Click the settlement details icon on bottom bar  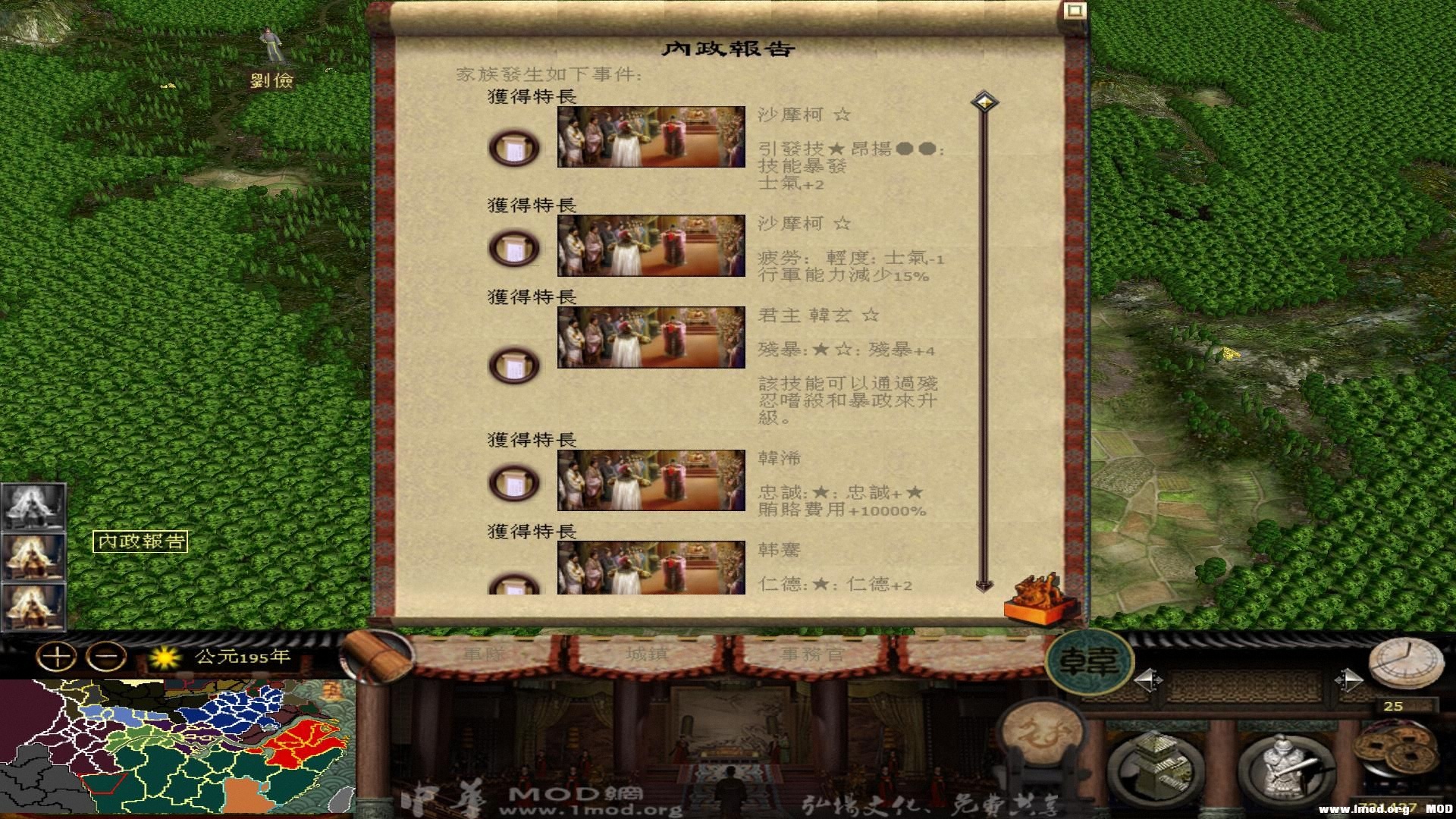coord(1156,767)
